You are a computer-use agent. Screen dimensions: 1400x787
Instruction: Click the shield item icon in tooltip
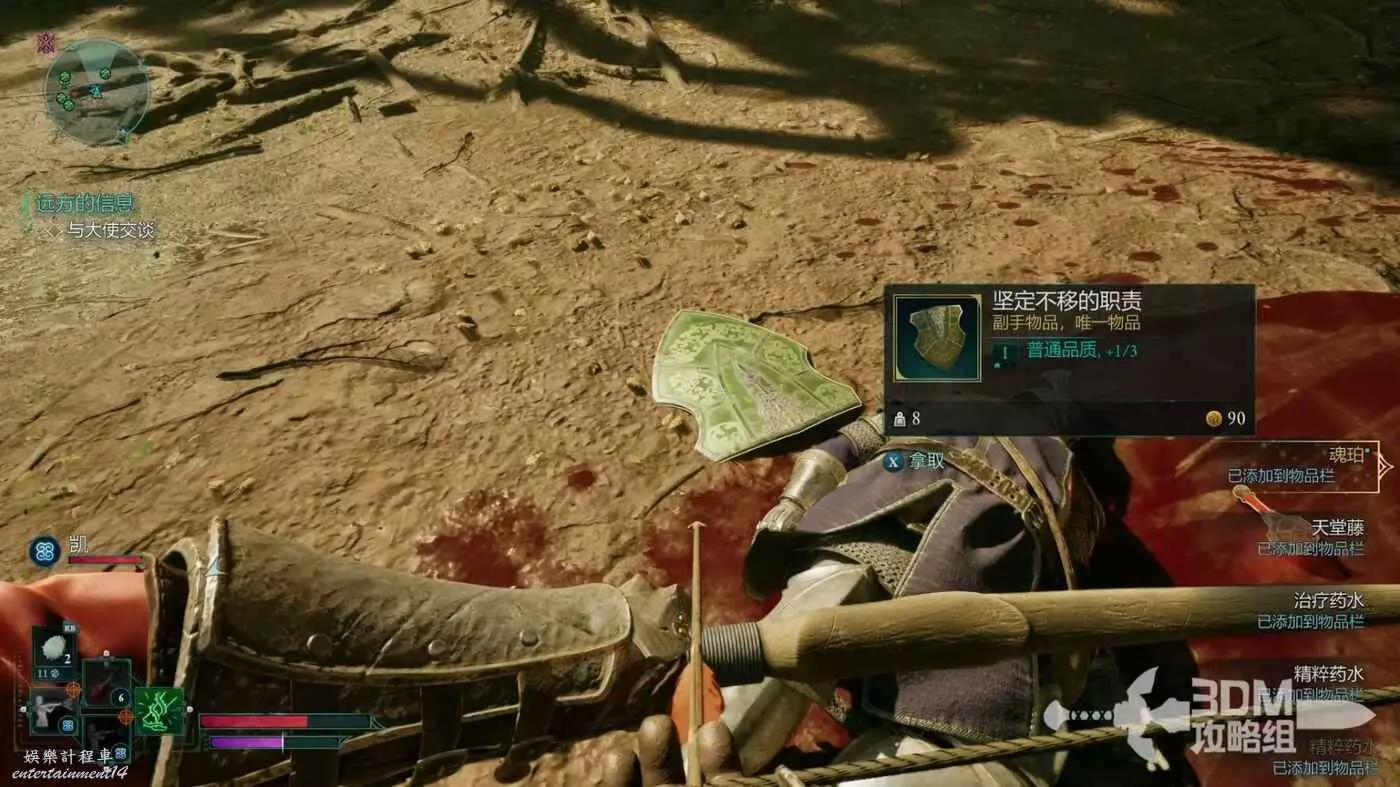[x=937, y=337]
